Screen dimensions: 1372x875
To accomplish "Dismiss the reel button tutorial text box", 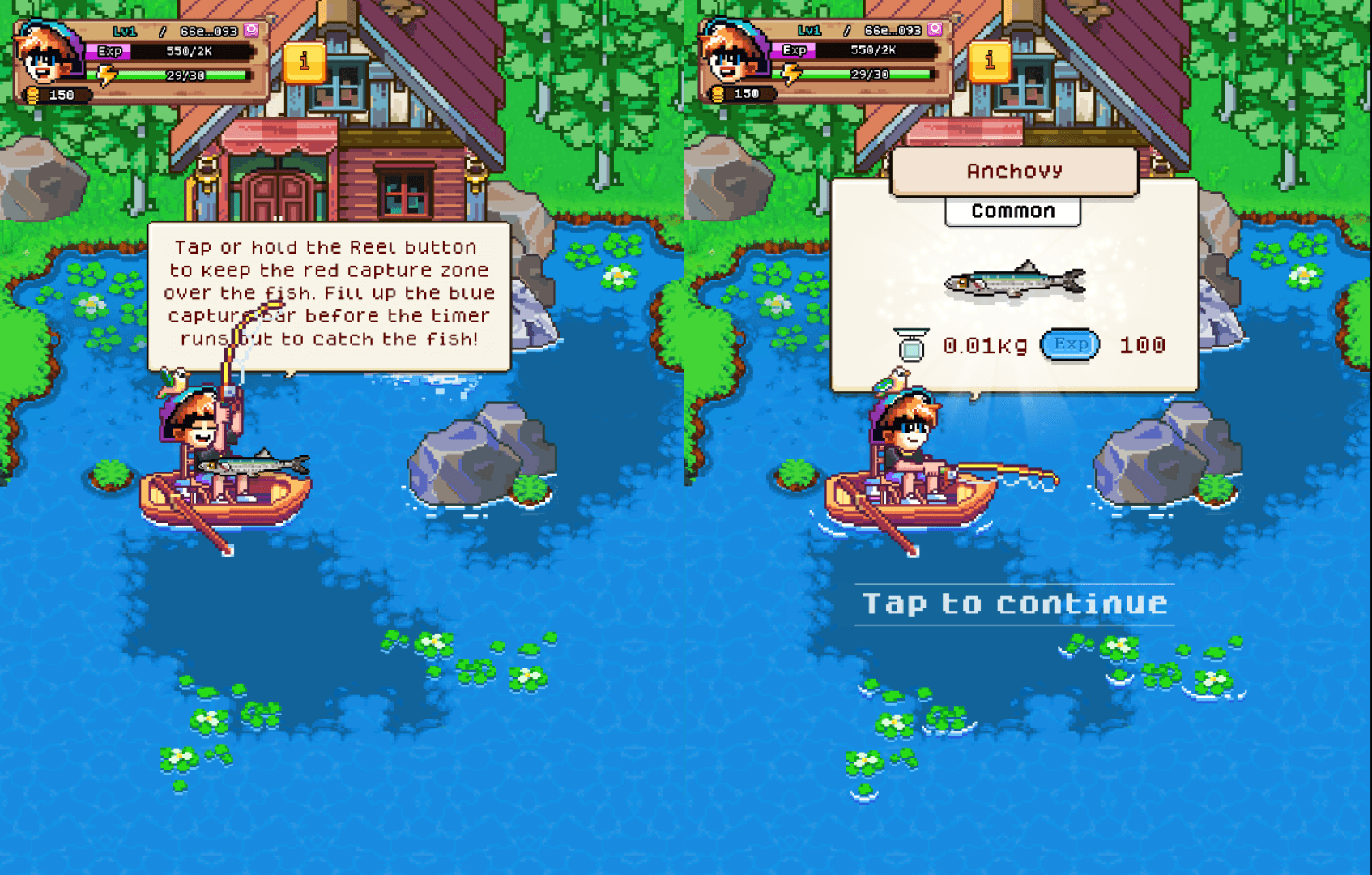I will (x=329, y=293).
